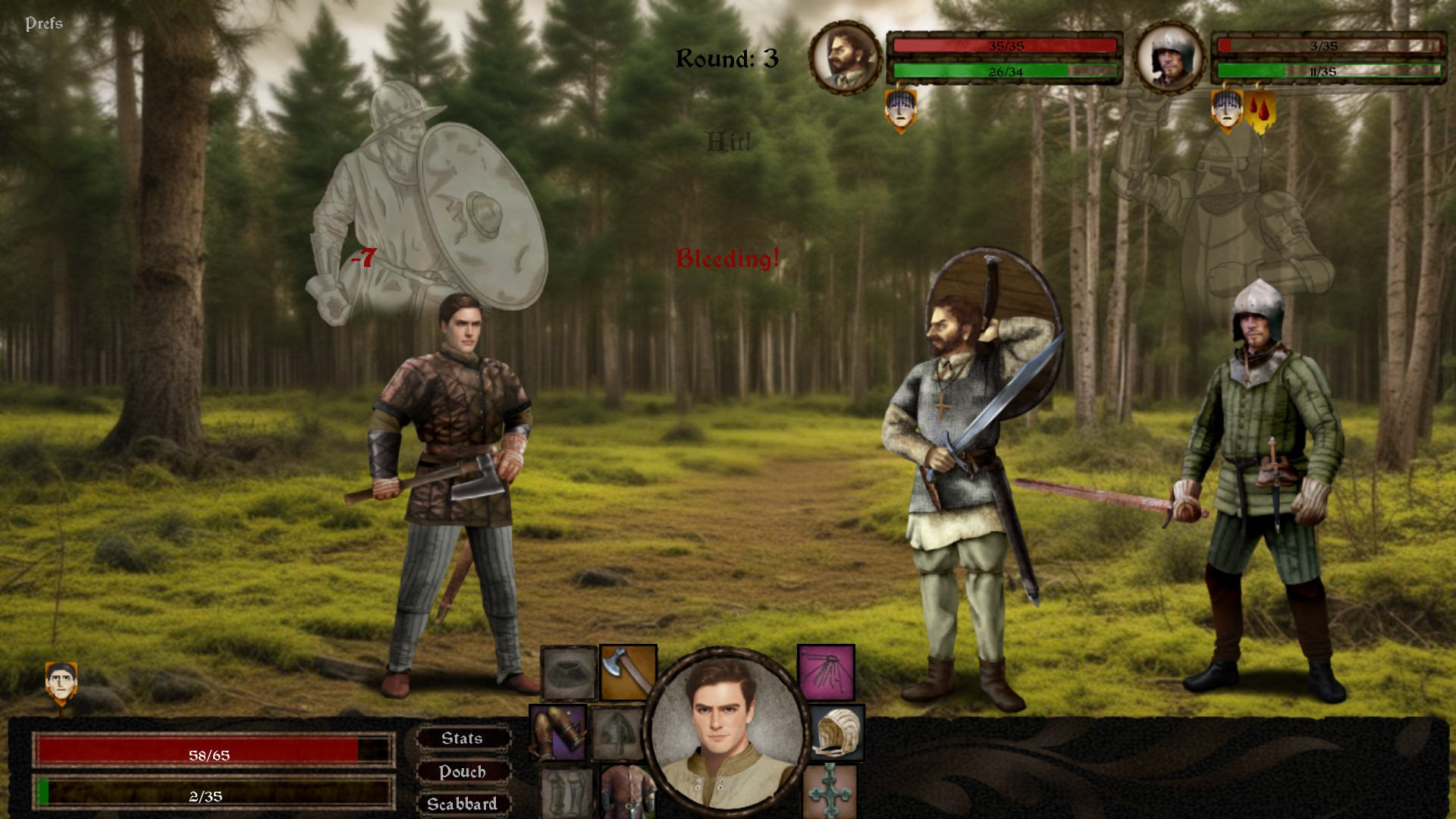Select the leather bracers slot

558,733
